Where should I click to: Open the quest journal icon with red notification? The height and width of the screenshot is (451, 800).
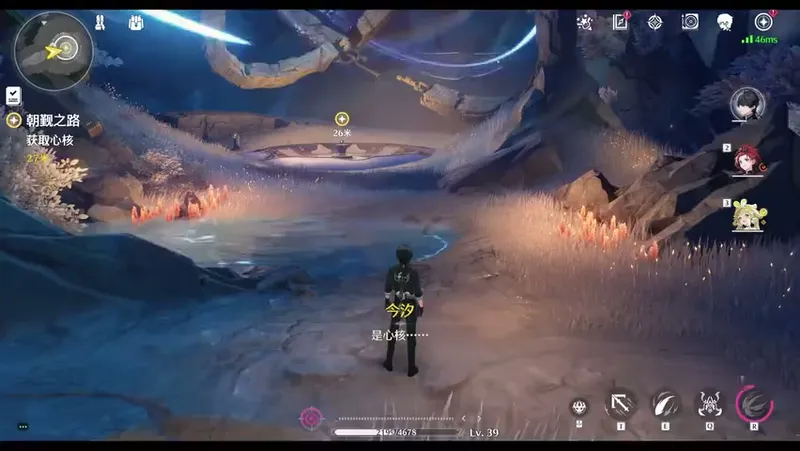pyautogui.click(x=620, y=22)
